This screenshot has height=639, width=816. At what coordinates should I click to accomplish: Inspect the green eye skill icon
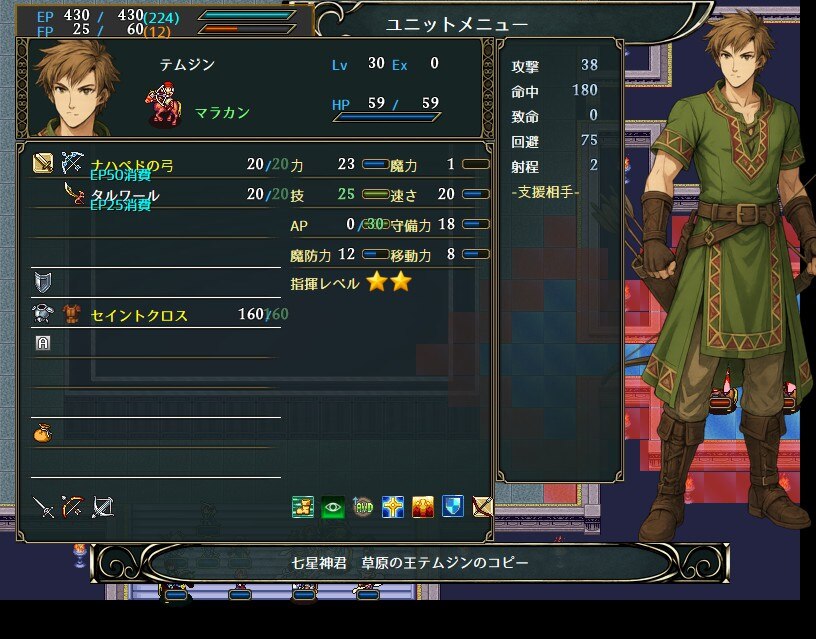333,507
